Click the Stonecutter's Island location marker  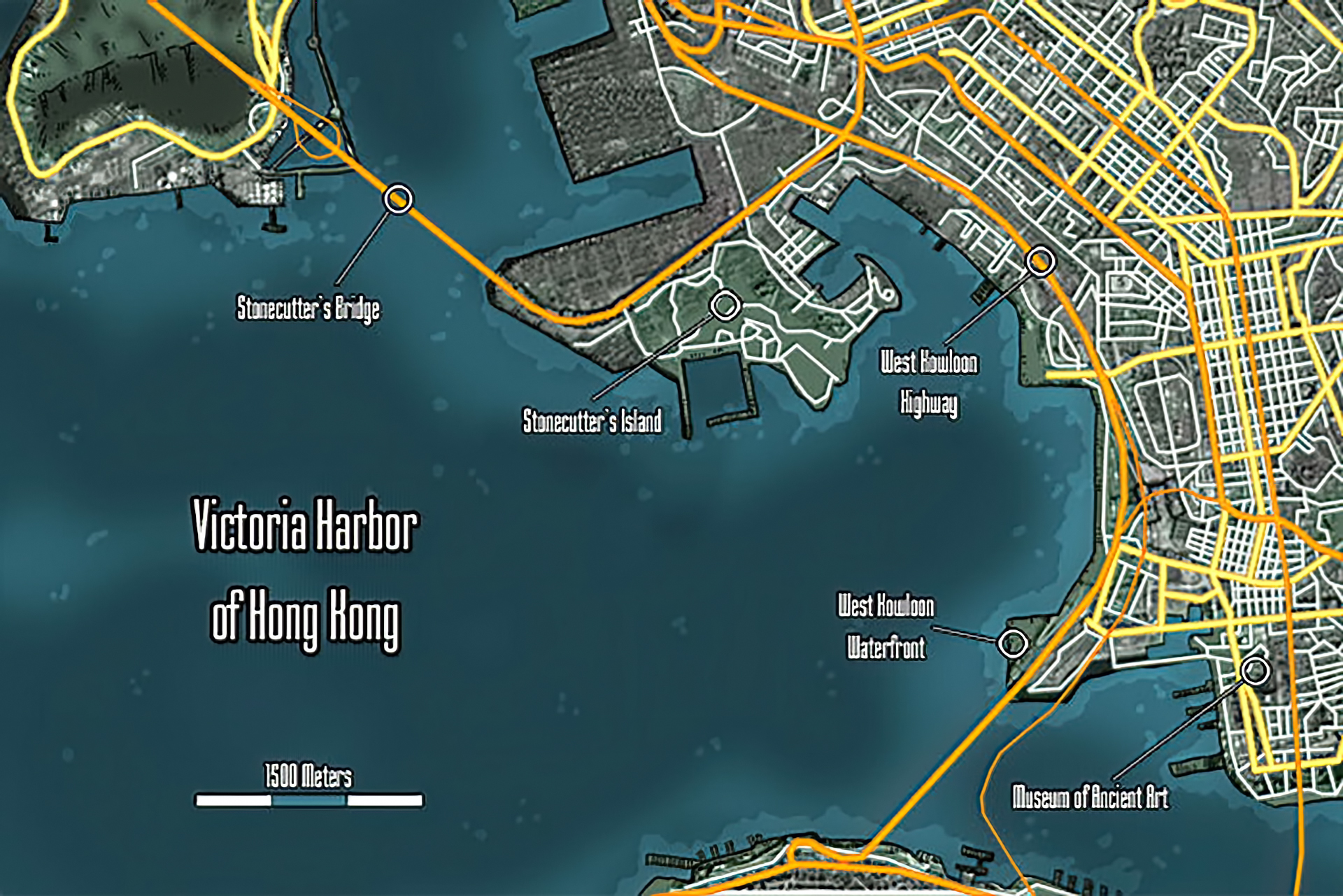click(x=725, y=306)
